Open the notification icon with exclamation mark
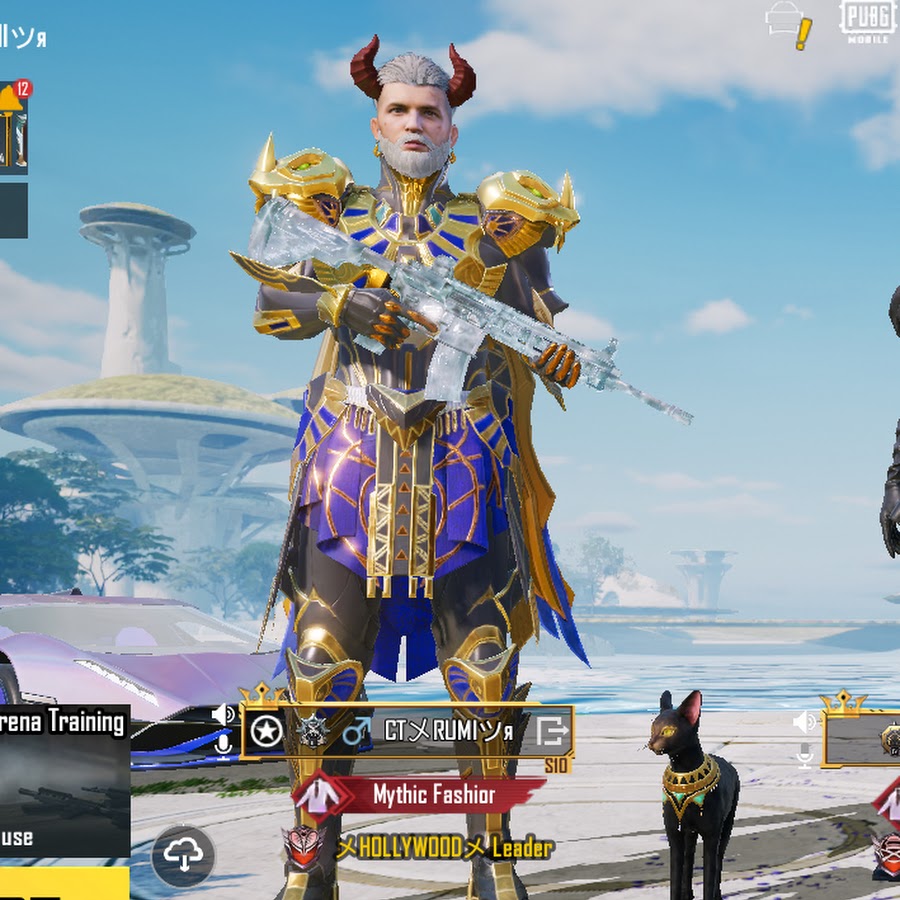The image size is (900, 900). tap(788, 24)
